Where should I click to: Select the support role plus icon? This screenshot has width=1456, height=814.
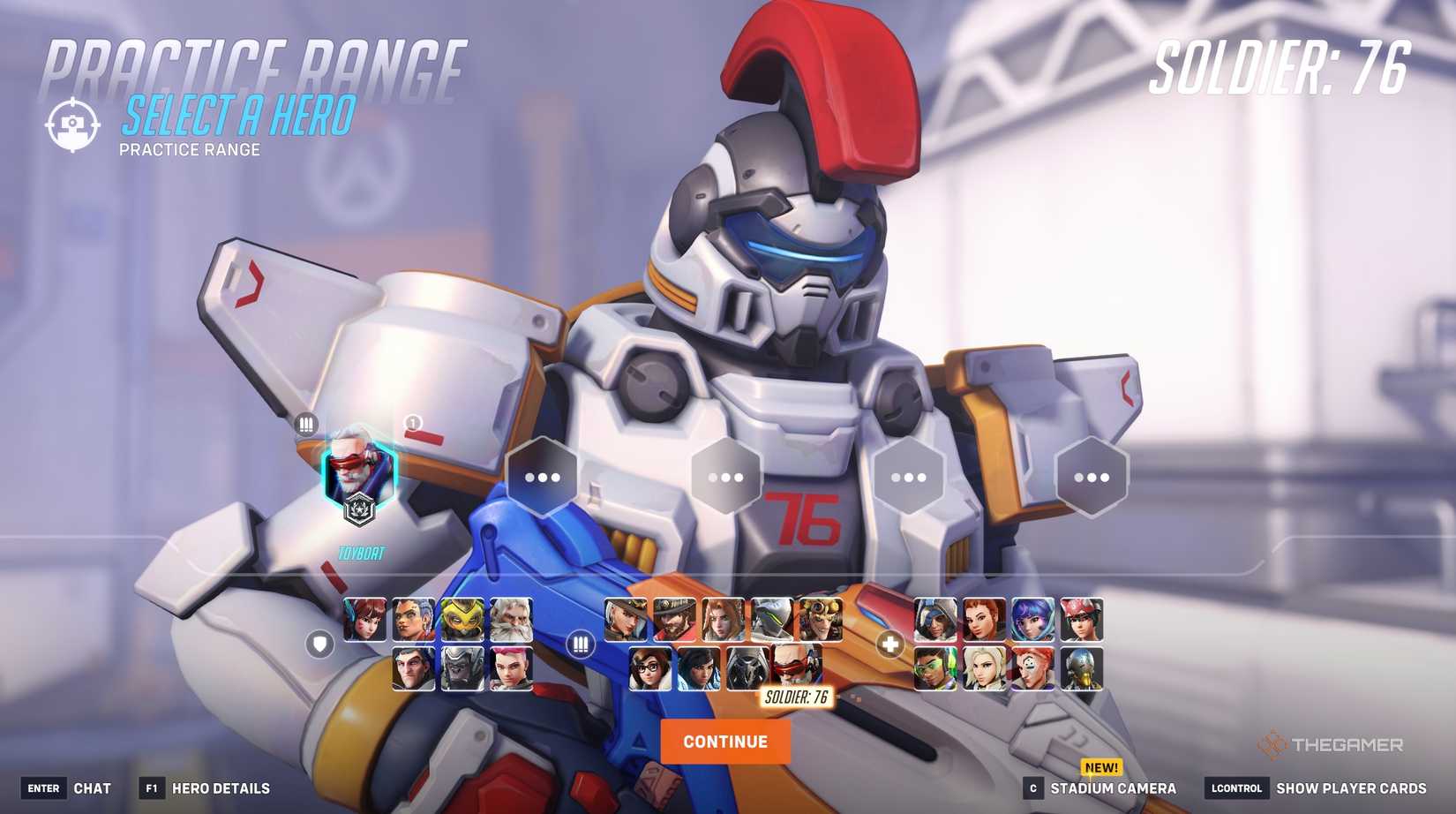coord(889,645)
